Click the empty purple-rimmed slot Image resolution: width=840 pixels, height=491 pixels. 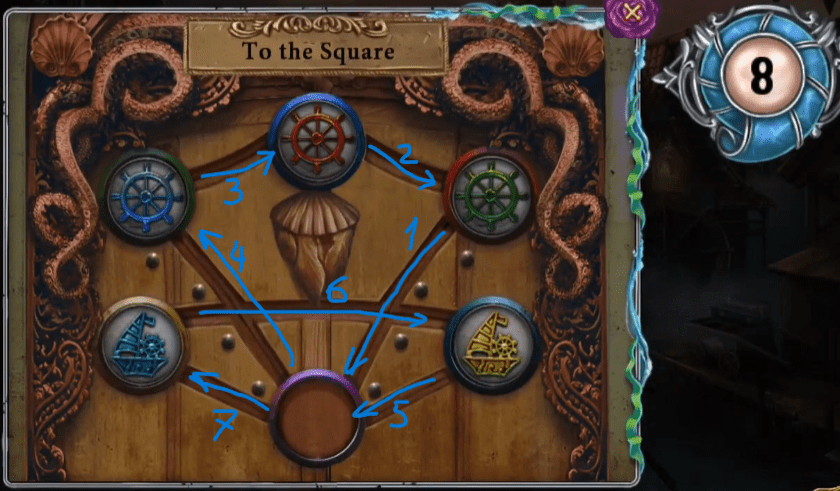318,417
